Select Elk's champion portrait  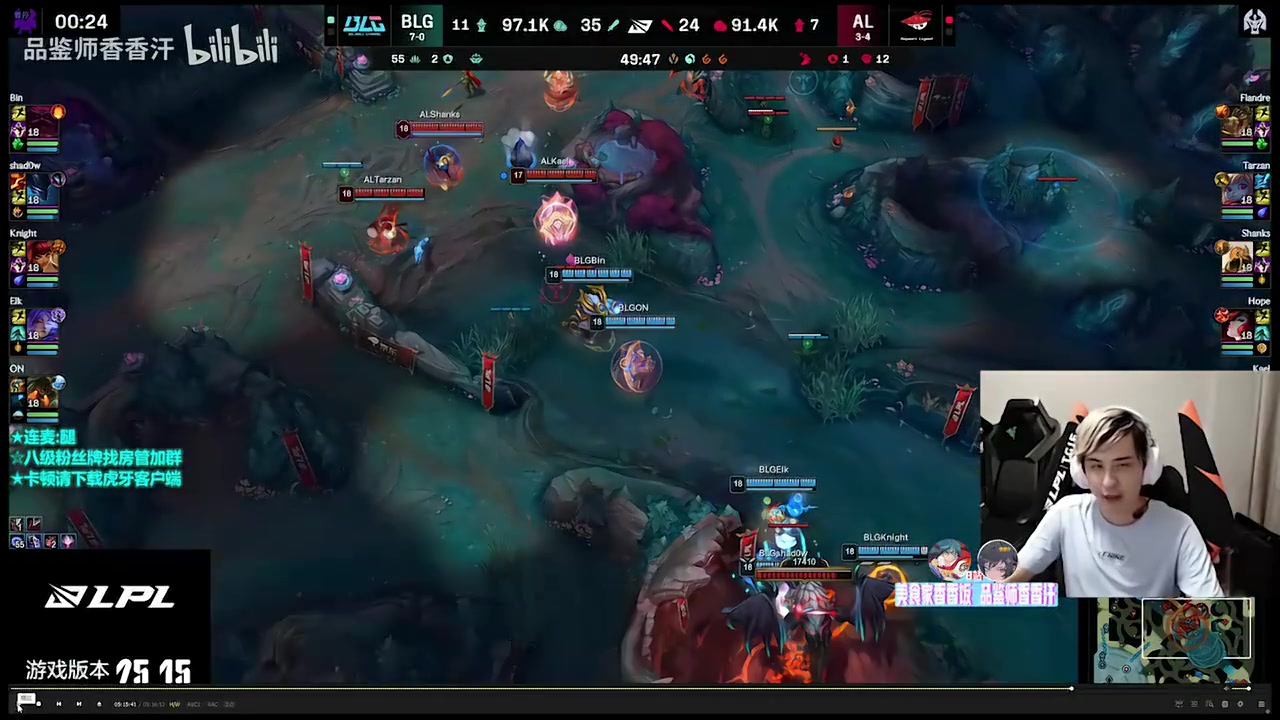point(43,325)
